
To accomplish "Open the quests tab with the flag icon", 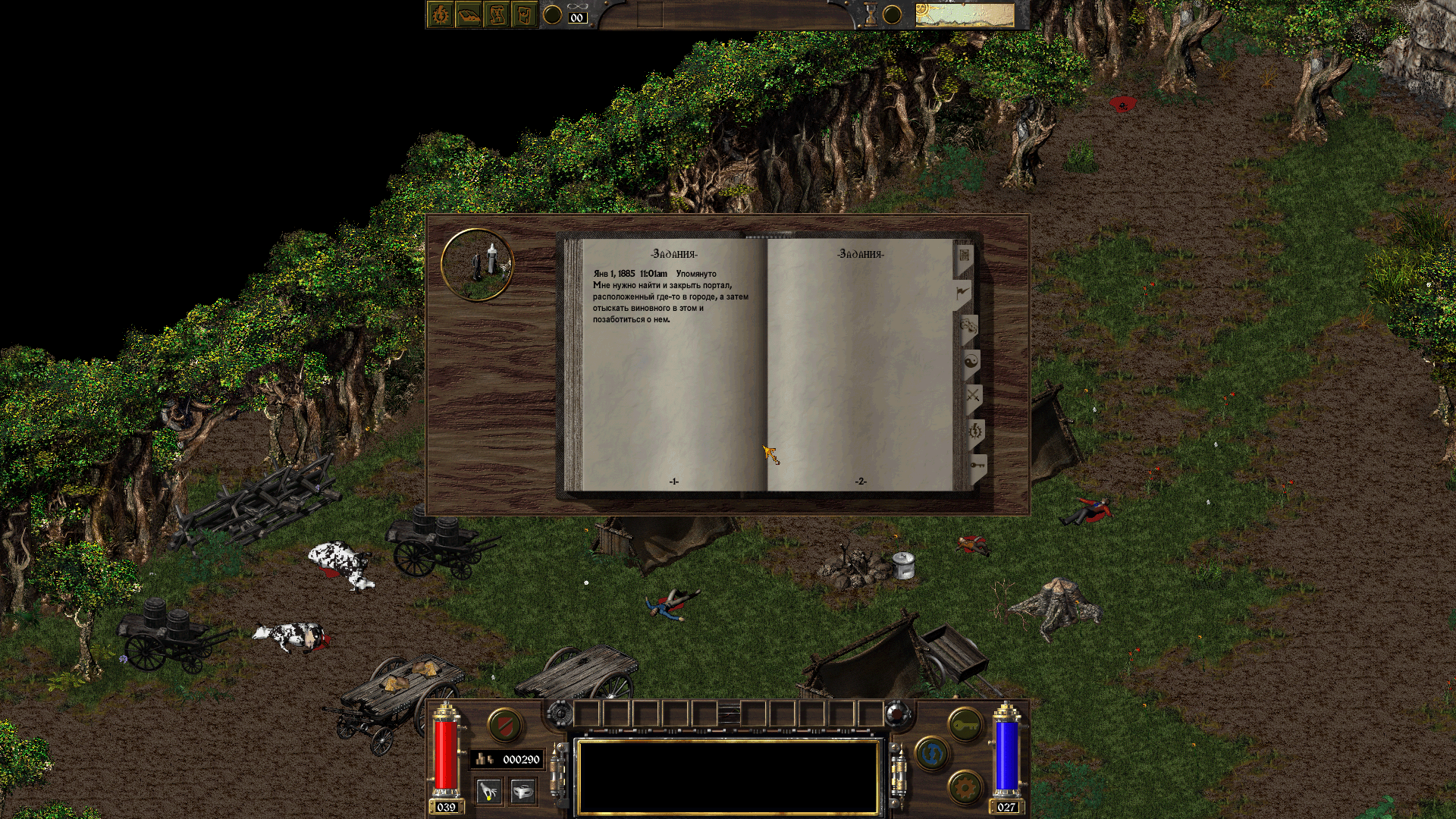I will click(x=962, y=290).
